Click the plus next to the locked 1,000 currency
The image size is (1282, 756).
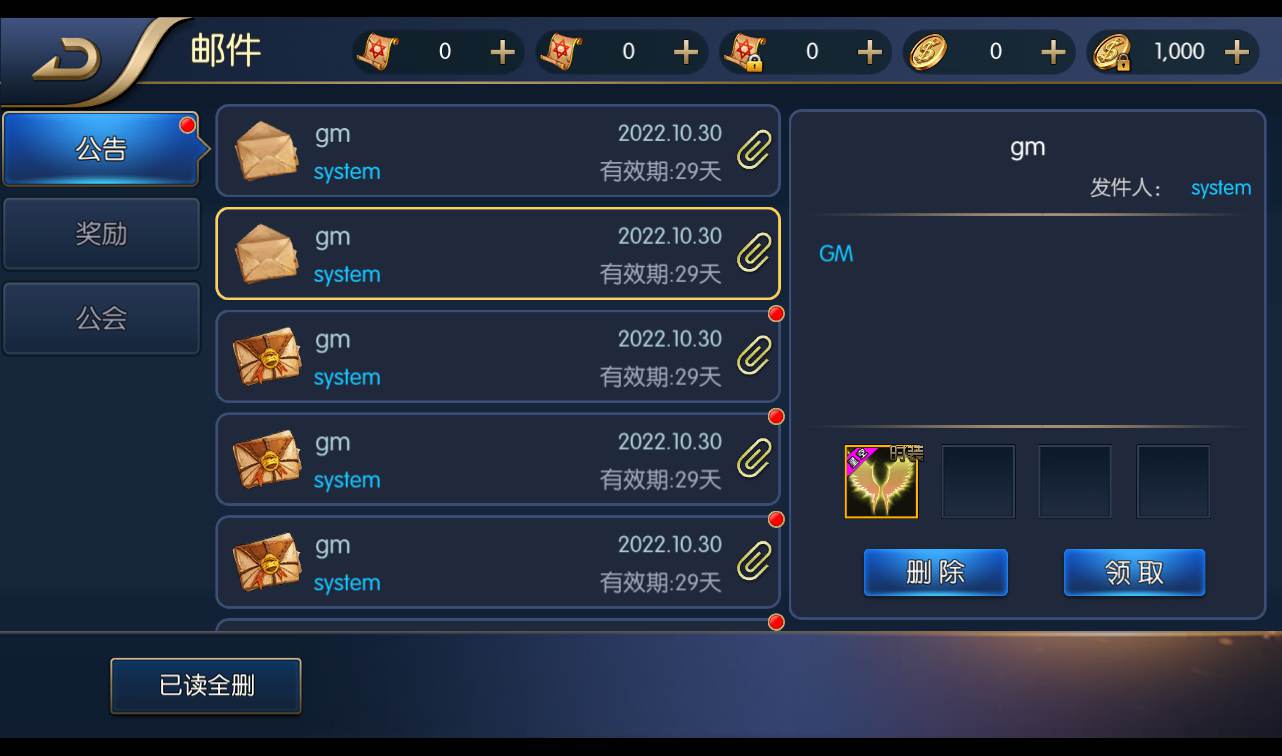1236,51
